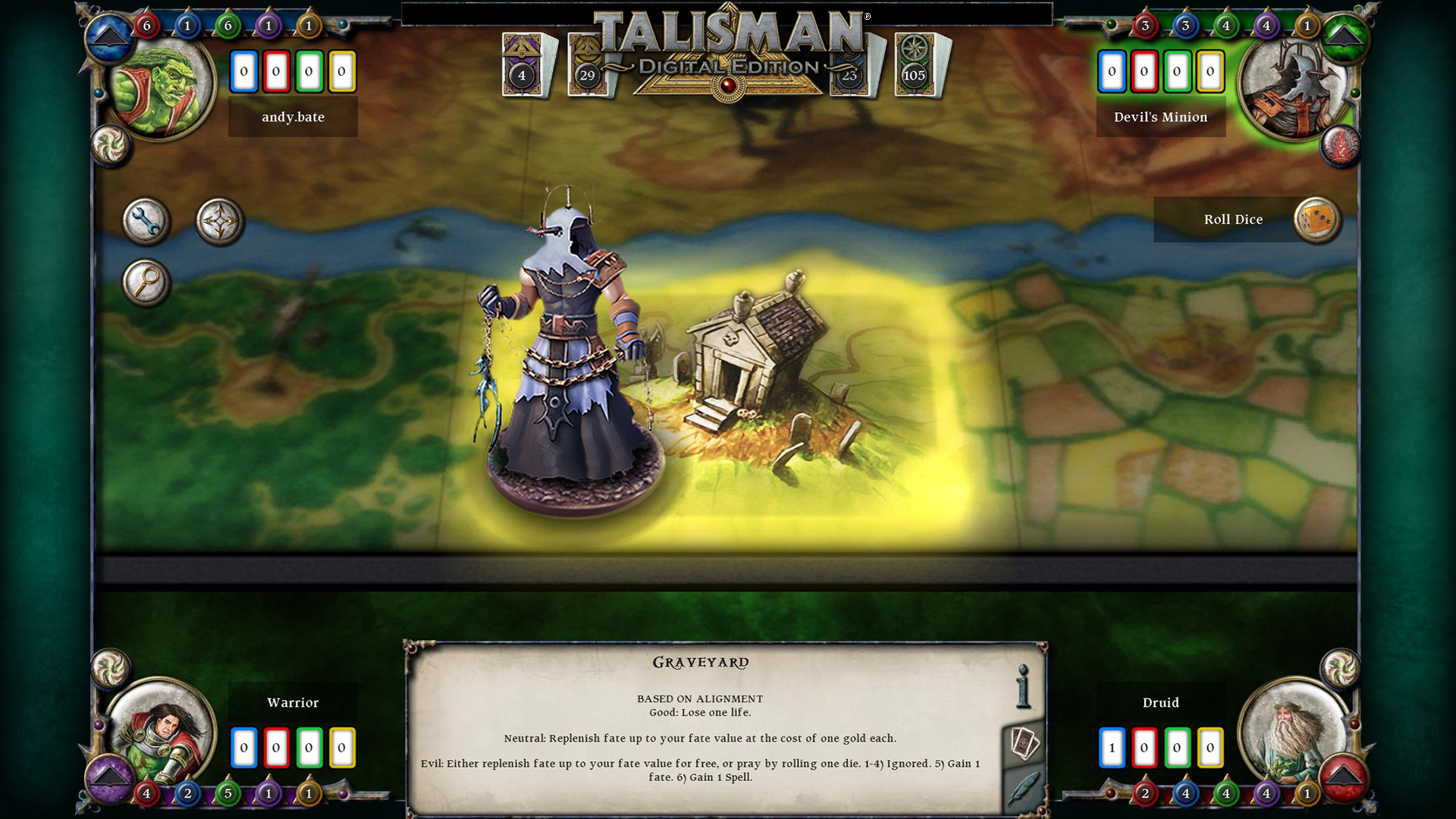This screenshot has width=1456, height=819.
Task: Collapse the green arrow panel at top-right
Action: point(1345,36)
